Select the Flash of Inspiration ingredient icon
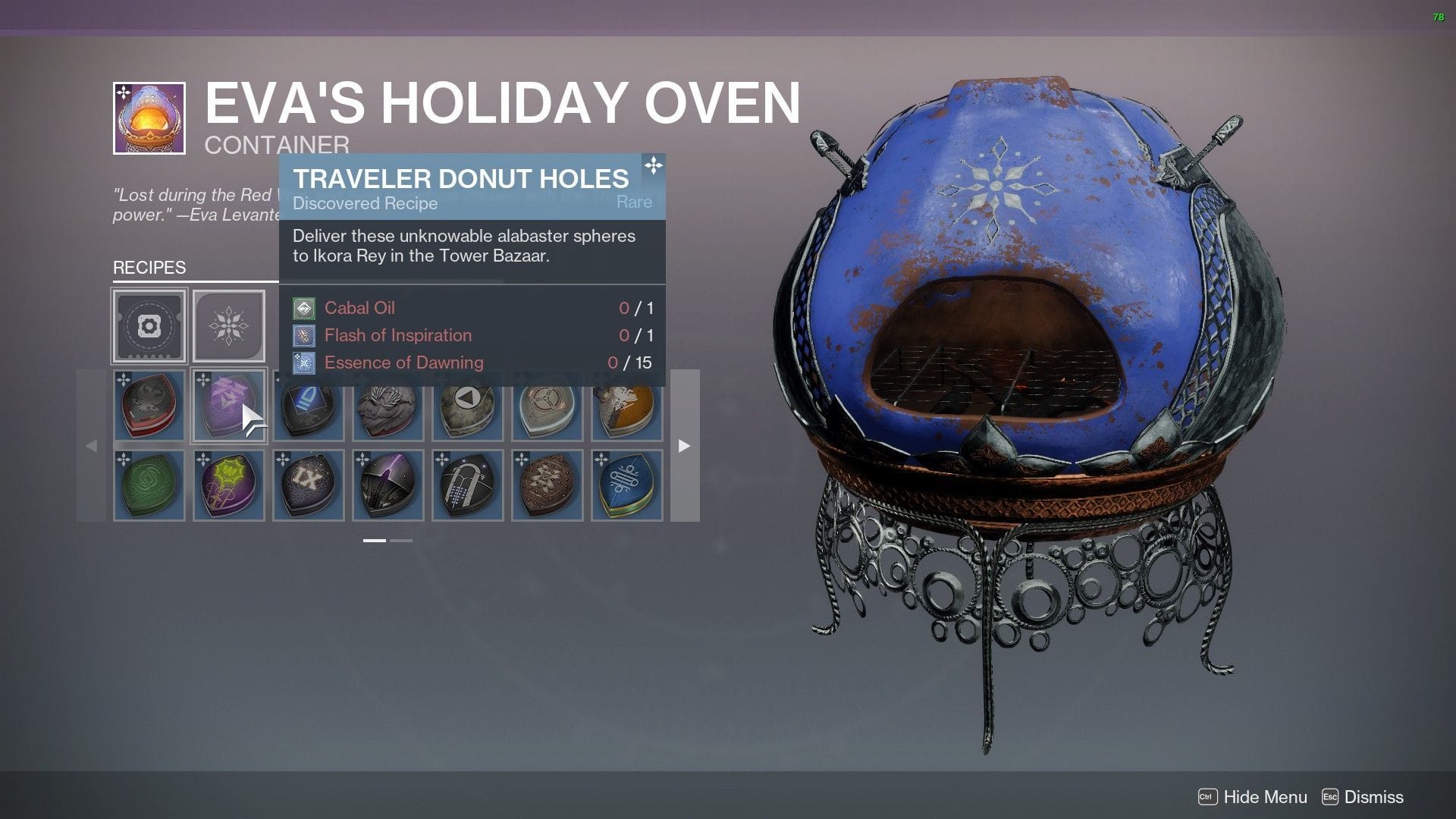The image size is (1456, 819). click(x=303, y=334)
